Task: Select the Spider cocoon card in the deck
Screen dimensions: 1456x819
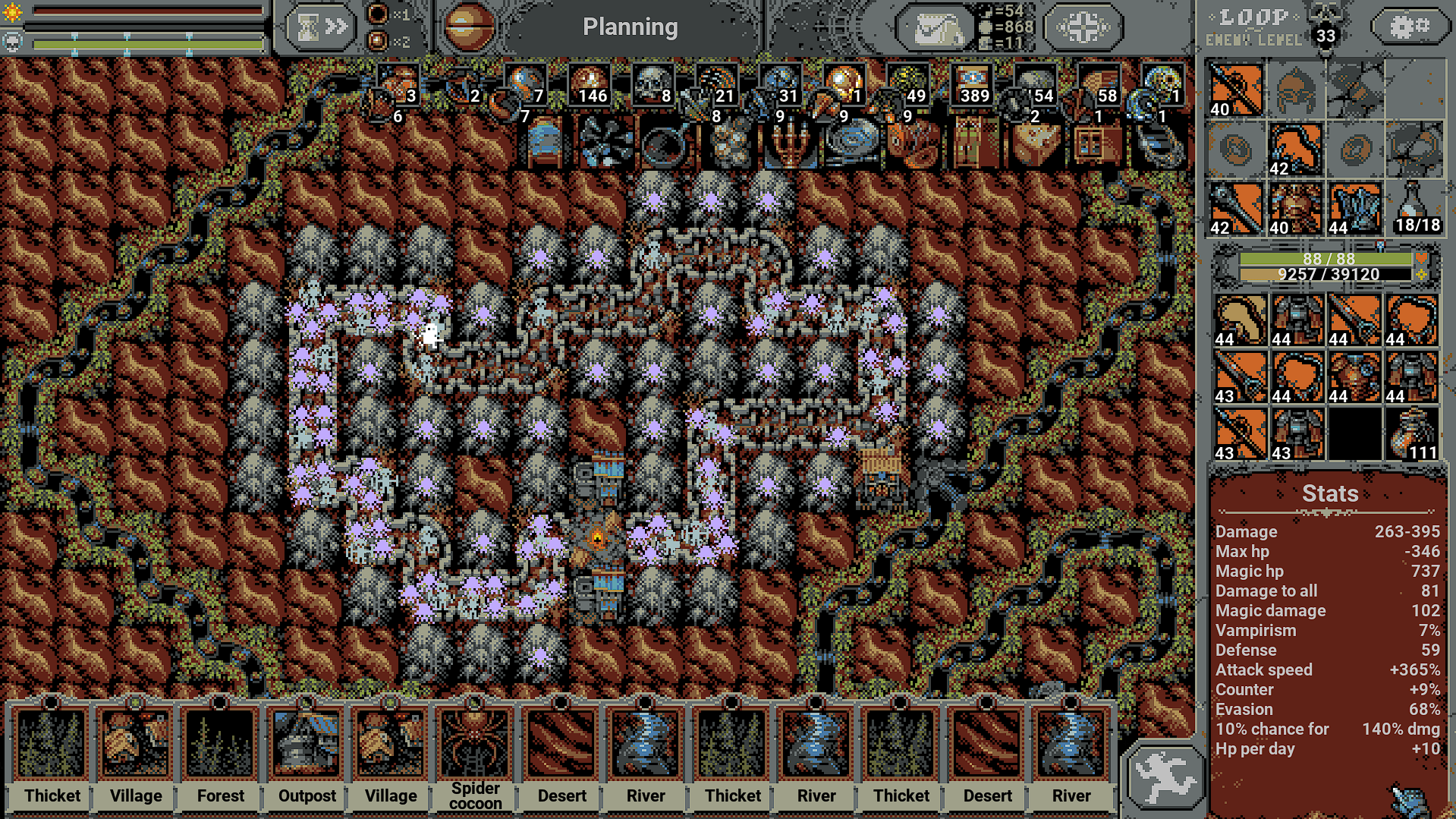Action: point(474,744)
